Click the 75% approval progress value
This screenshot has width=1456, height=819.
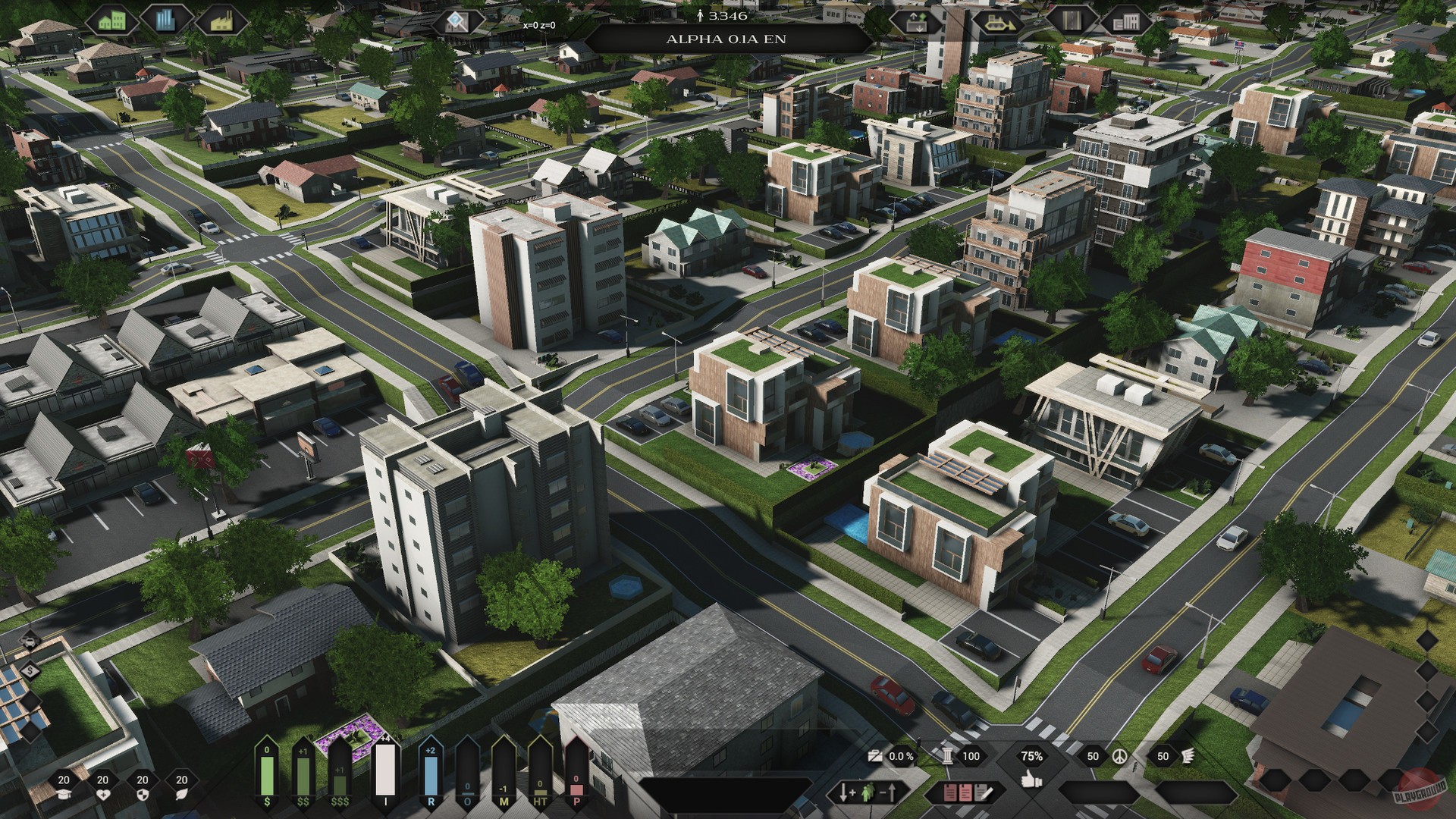[x=1031, y=757]
